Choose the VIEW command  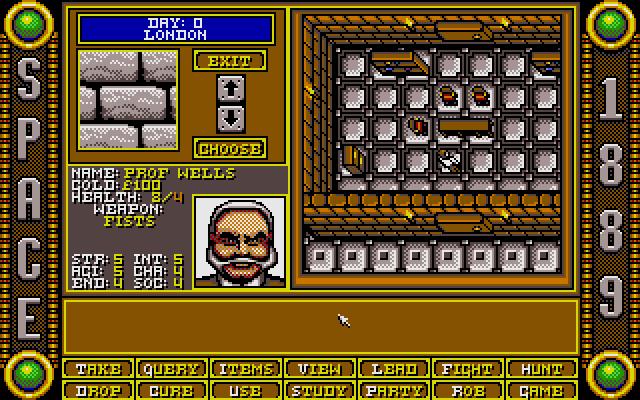[320, 369]
